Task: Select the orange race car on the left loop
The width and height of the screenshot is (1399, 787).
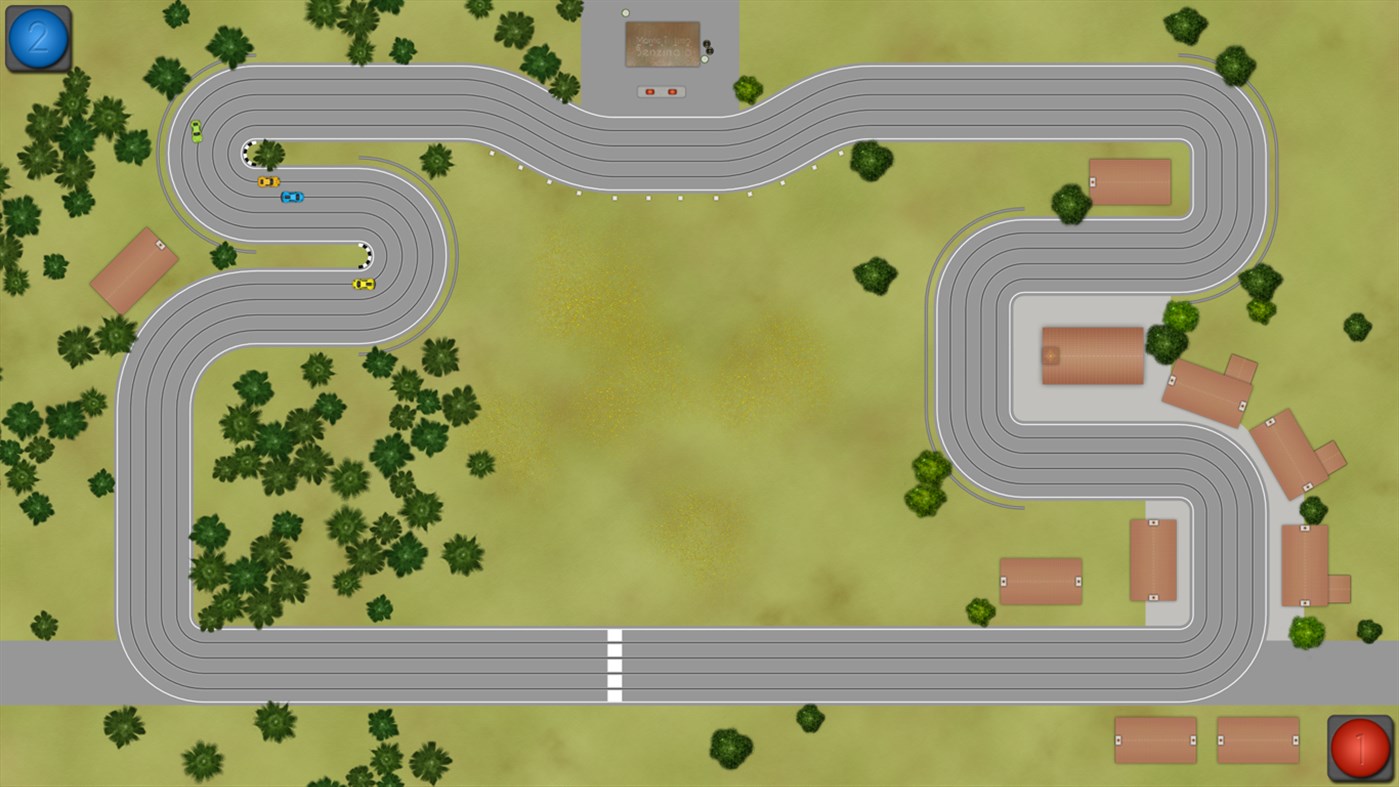Action: click(268, 182)
